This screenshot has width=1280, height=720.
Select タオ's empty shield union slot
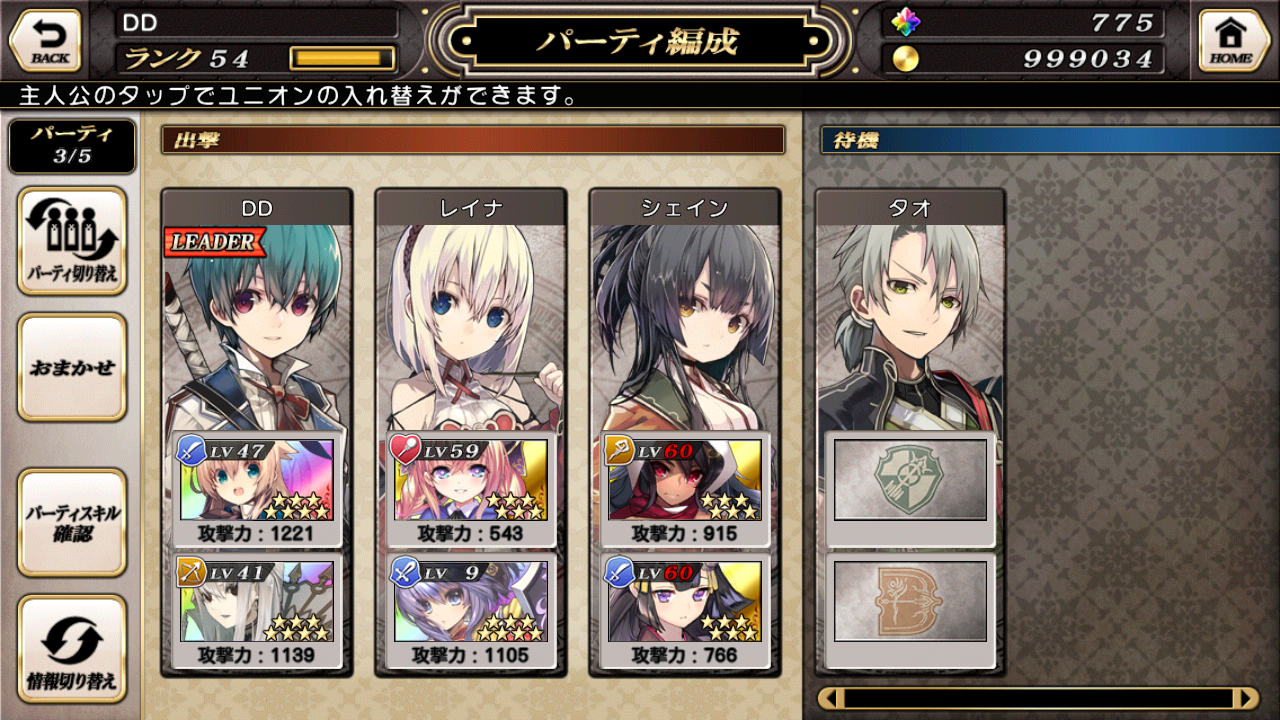point(910,480)
